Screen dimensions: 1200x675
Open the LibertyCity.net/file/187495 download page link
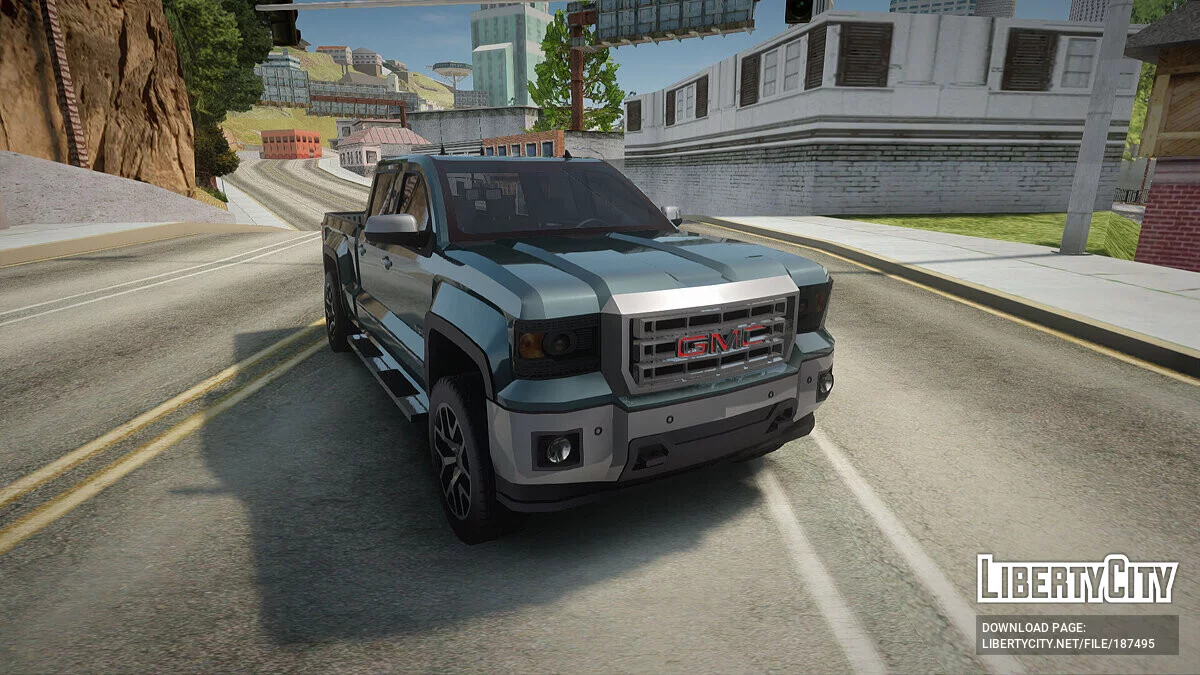click(1068, 644)
